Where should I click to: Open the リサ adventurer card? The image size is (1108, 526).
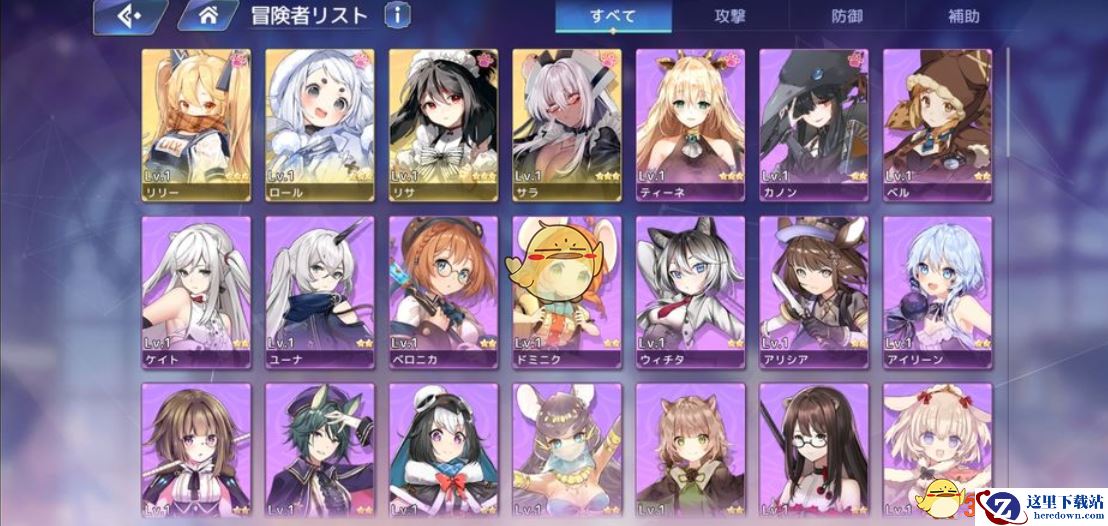click(x=443, y=124)
